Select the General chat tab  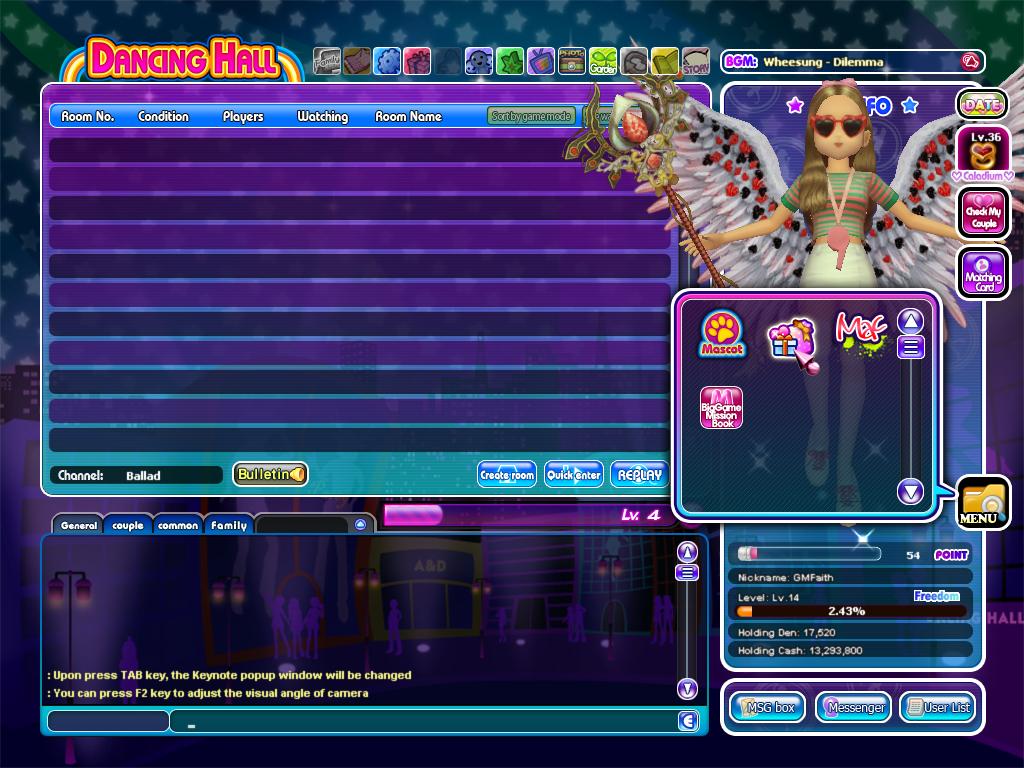78,525
